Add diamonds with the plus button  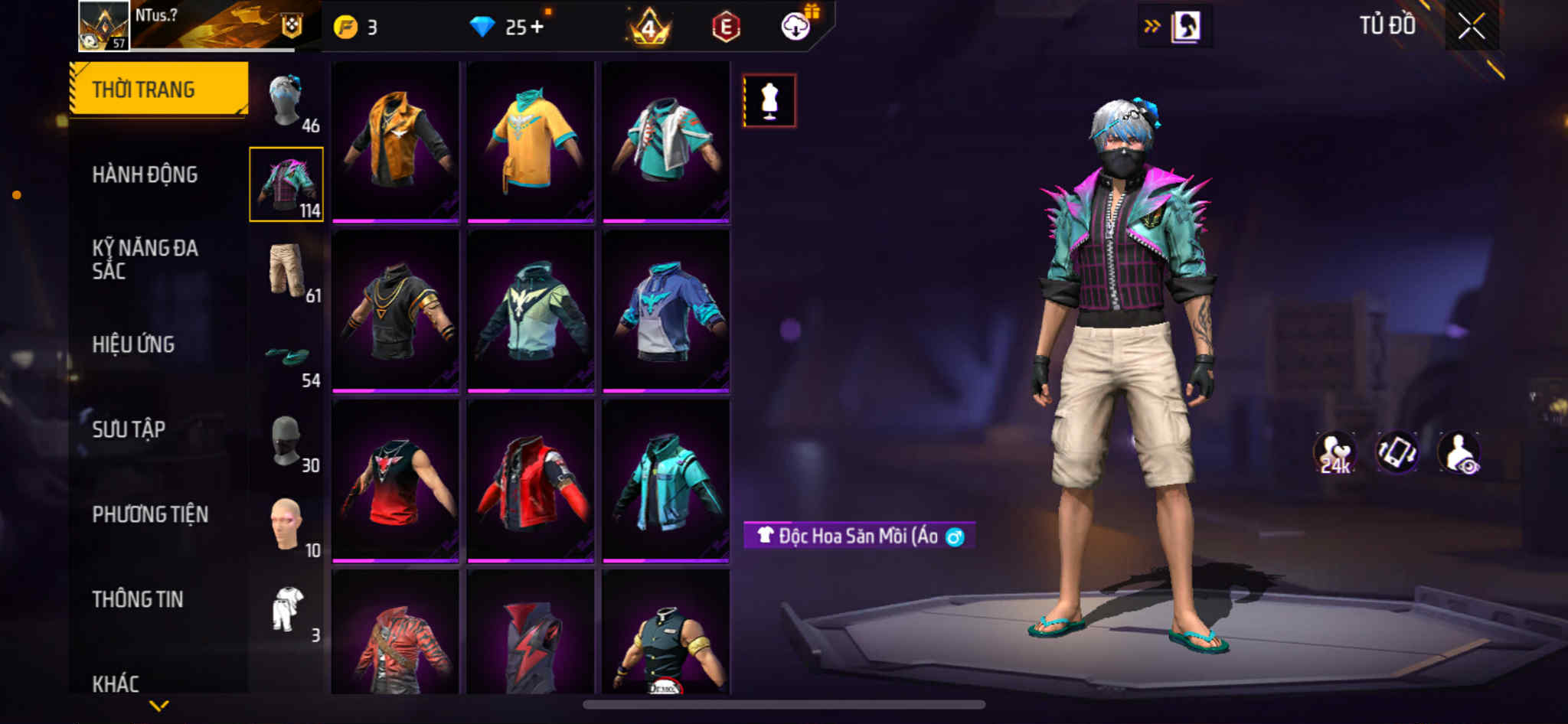[537, 27]
